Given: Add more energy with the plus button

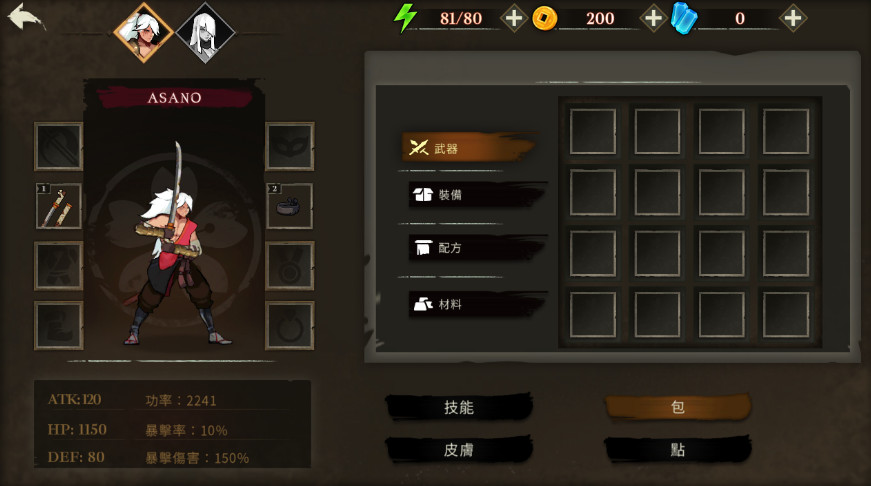Looking at the screenshot, I should (513, 18).
